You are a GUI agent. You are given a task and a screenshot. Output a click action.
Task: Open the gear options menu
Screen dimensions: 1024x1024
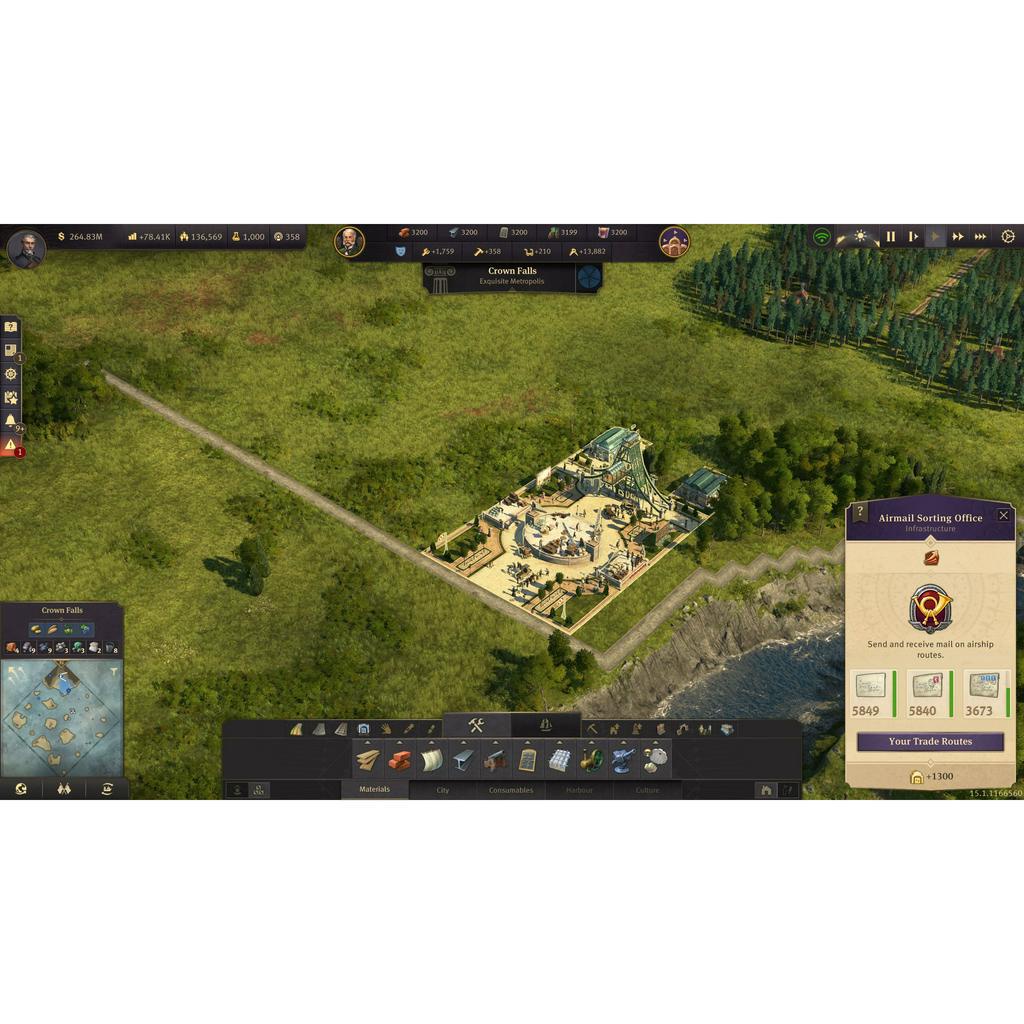1007,237
